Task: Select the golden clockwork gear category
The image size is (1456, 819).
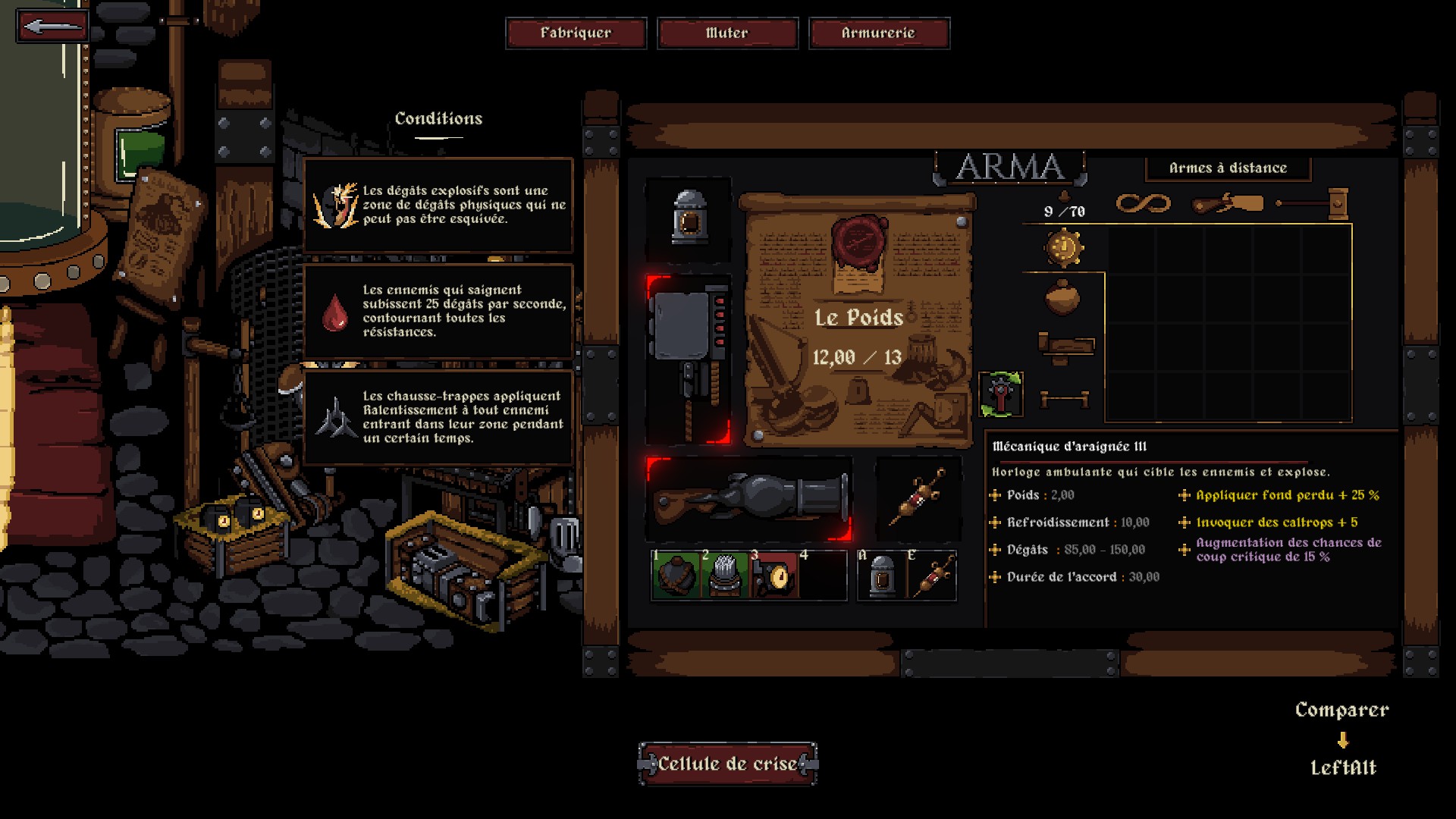Action: point(1064,248)
